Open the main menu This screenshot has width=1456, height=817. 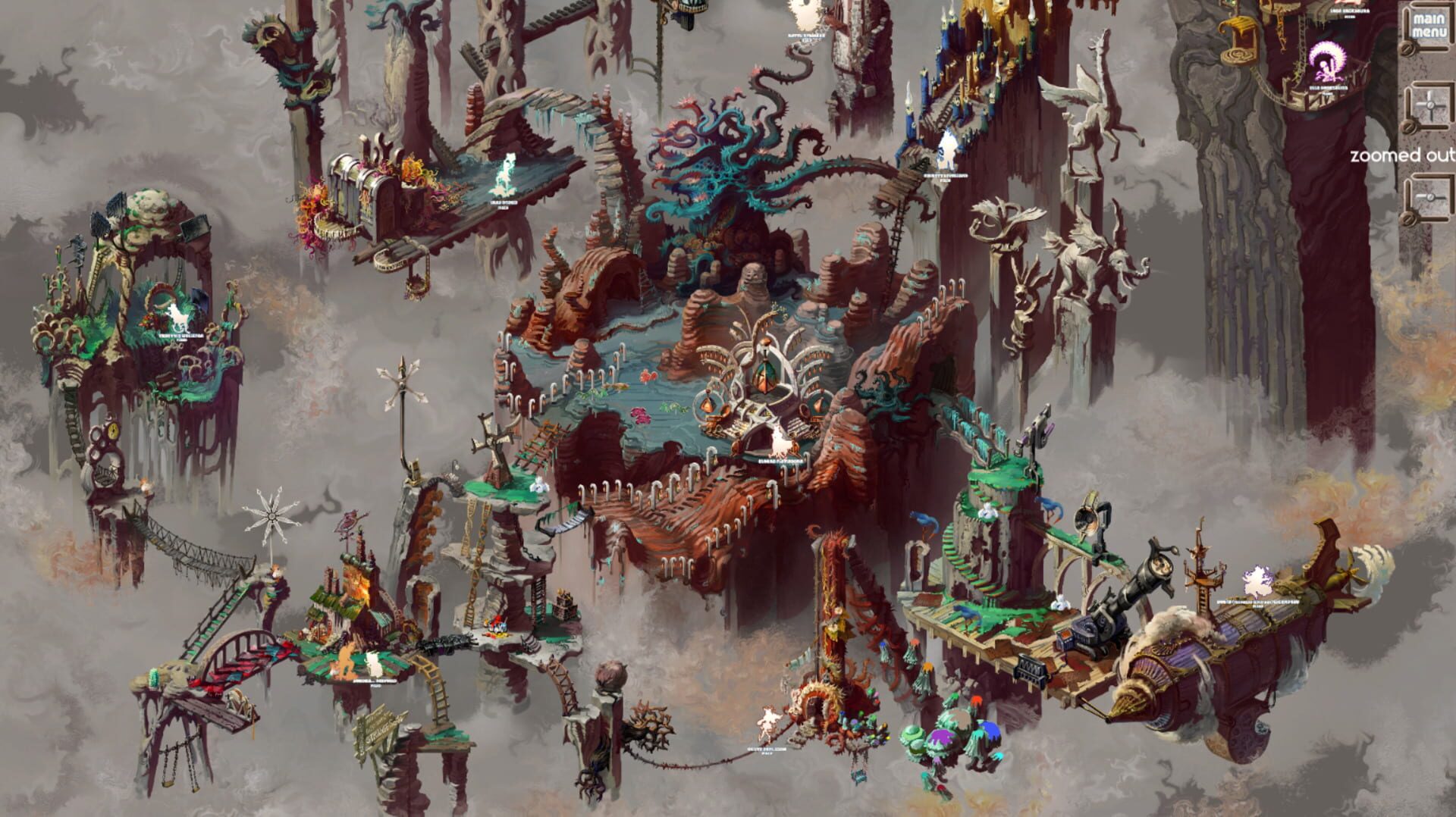click(1429, 25)
